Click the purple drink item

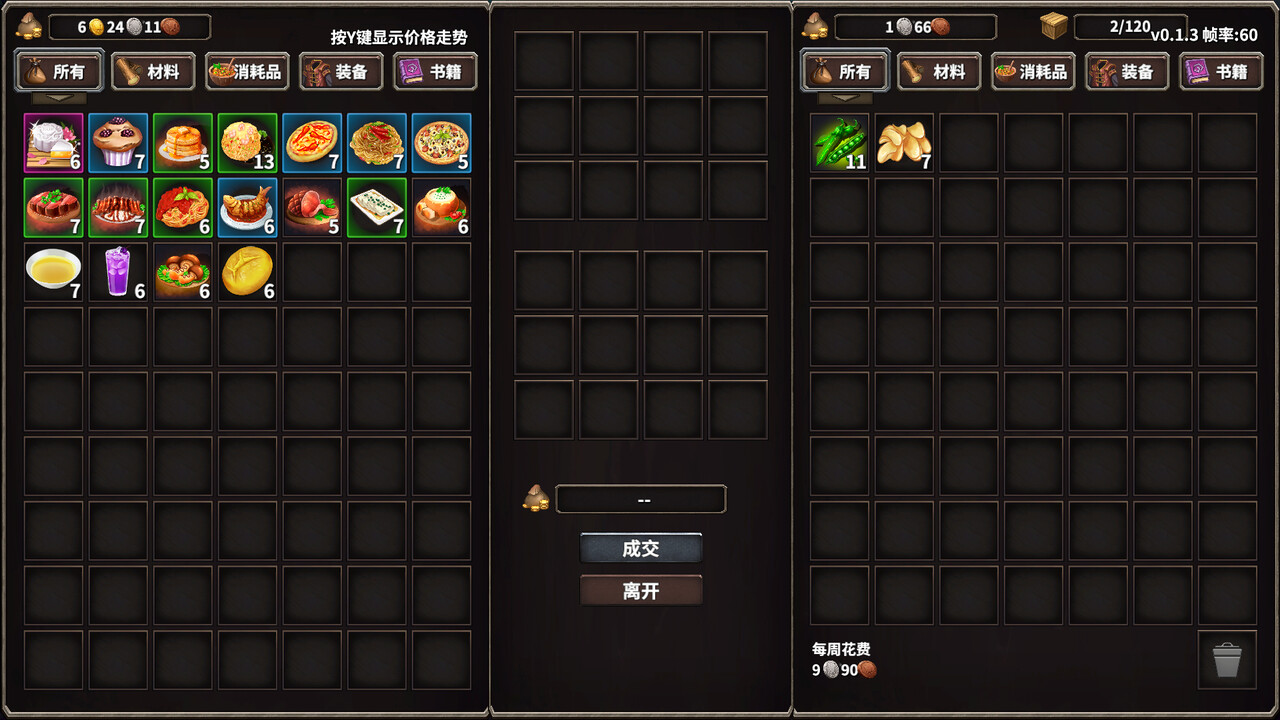[118, 271]
